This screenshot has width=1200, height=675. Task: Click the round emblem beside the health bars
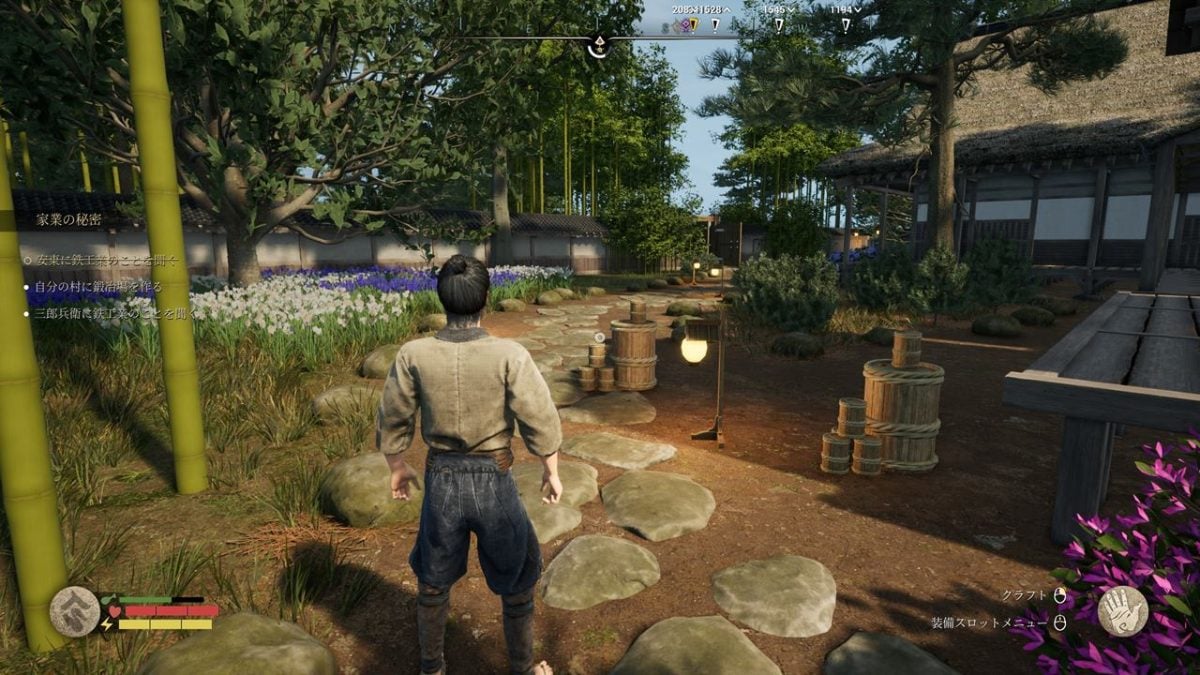[x=74, y=611]
